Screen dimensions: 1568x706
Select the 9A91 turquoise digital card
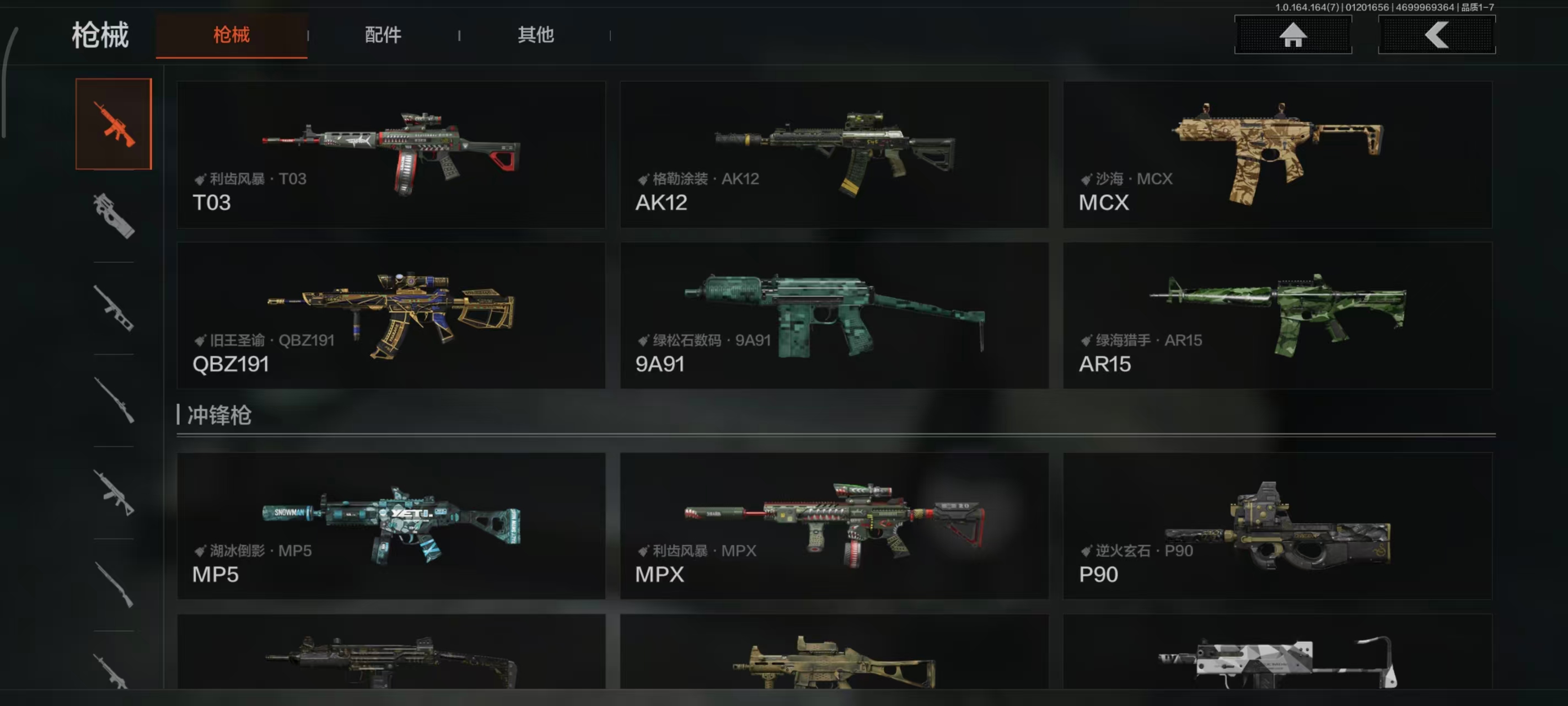[x=834, y=315]
